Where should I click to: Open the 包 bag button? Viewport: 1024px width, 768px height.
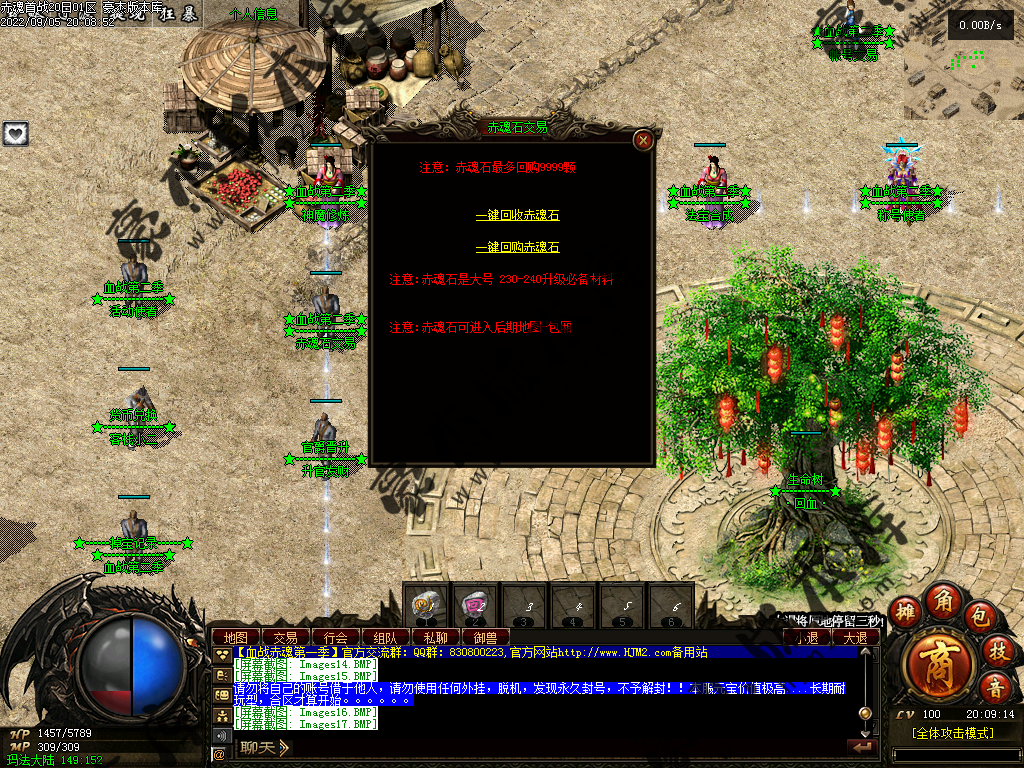click(979, 619)
